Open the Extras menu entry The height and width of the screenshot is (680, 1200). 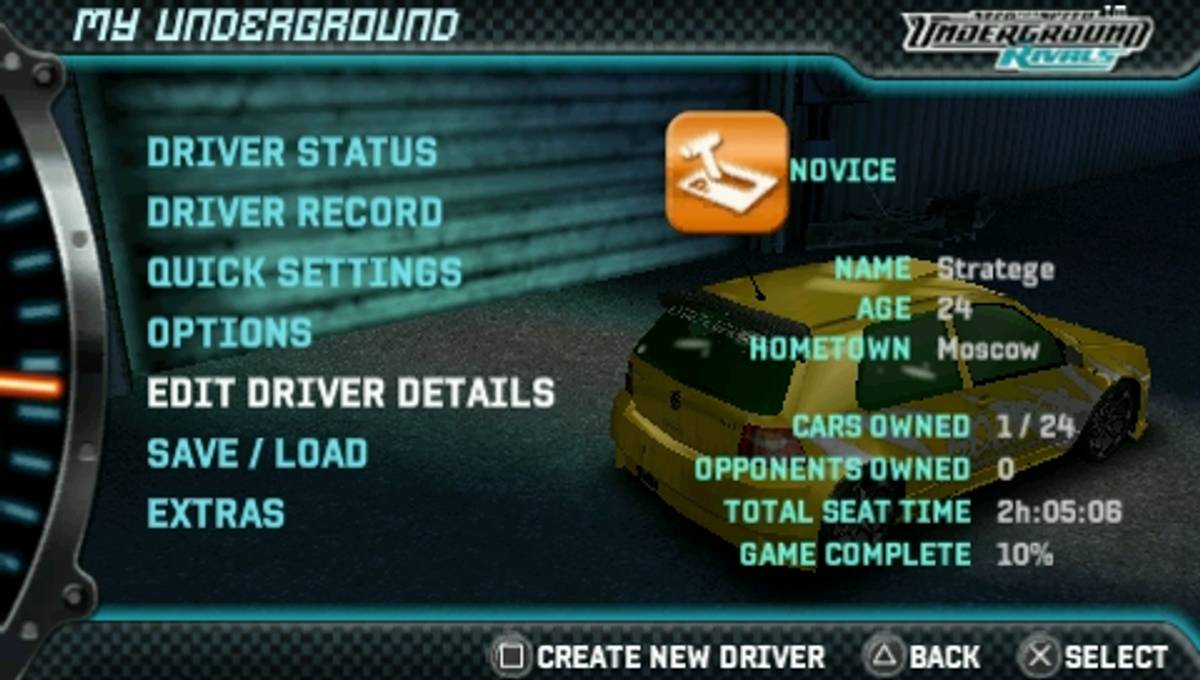pyautogui.click(x=216, y=513)
